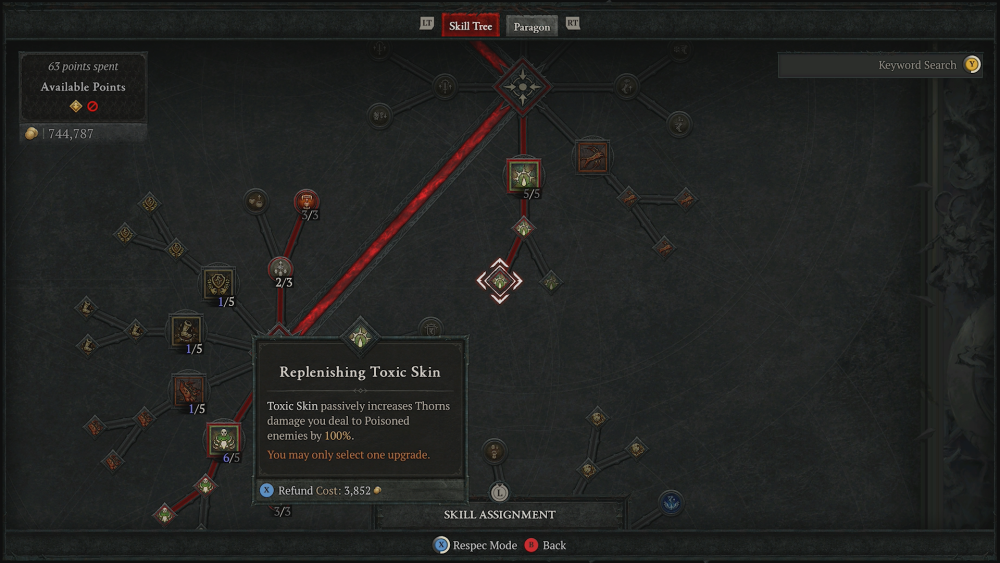The height and width of the screenshot is (563, 1000).
Task: Pick the skill node ranked 6/5
Action: pyautogui.click(x=224, y=439)
